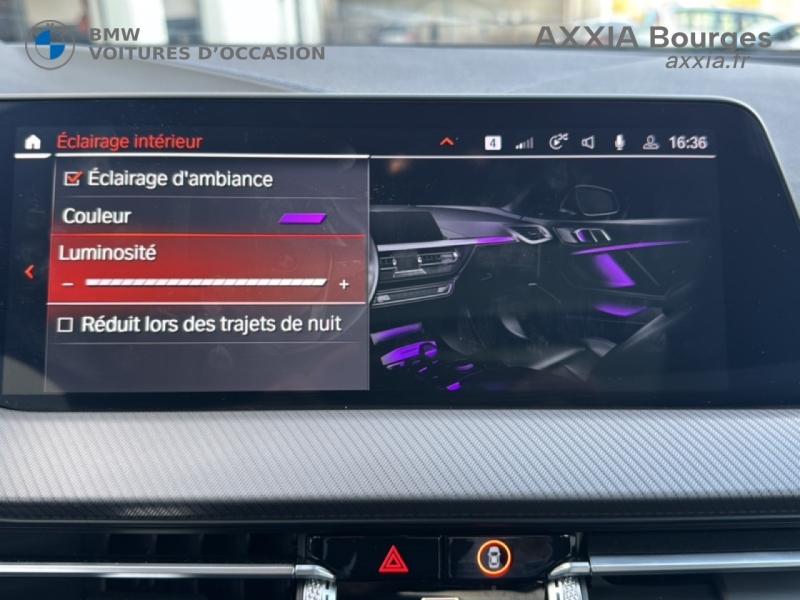Activate the microphone status icon

click(619, 142)
